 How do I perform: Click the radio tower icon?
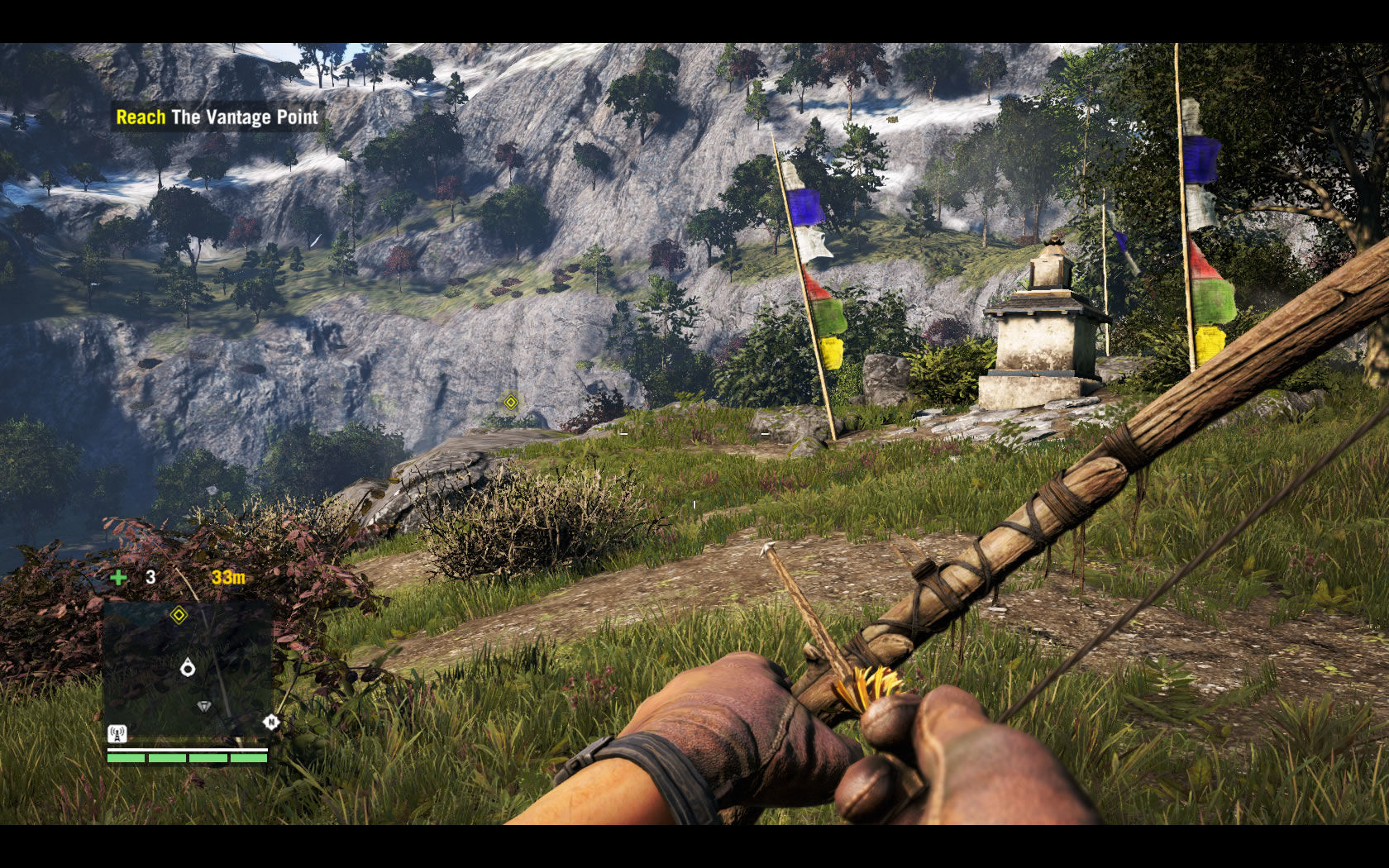tap(117, 733)
